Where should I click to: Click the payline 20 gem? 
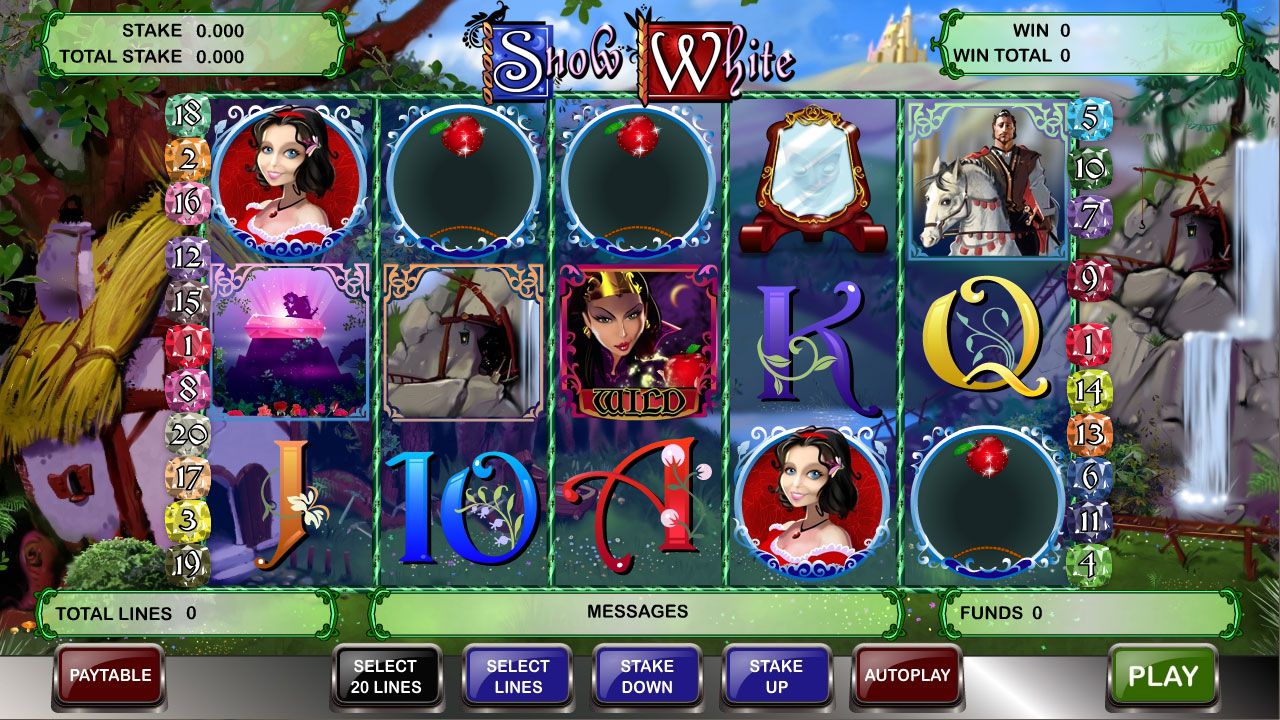188,435
